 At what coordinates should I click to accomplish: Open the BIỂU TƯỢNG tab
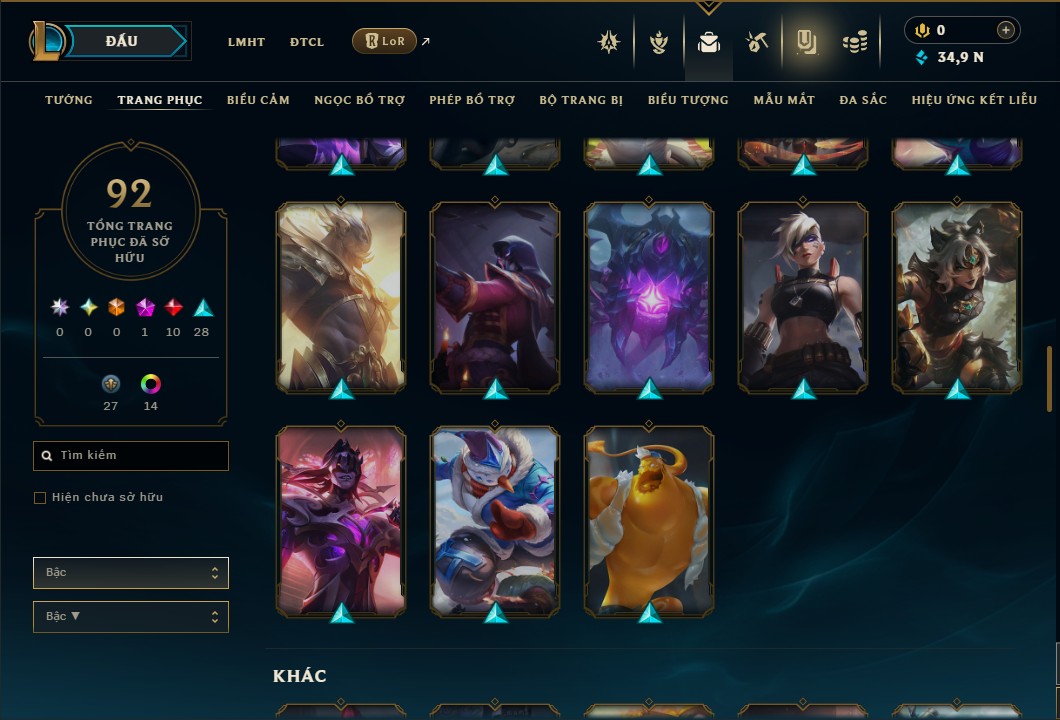tap(688, 100)
